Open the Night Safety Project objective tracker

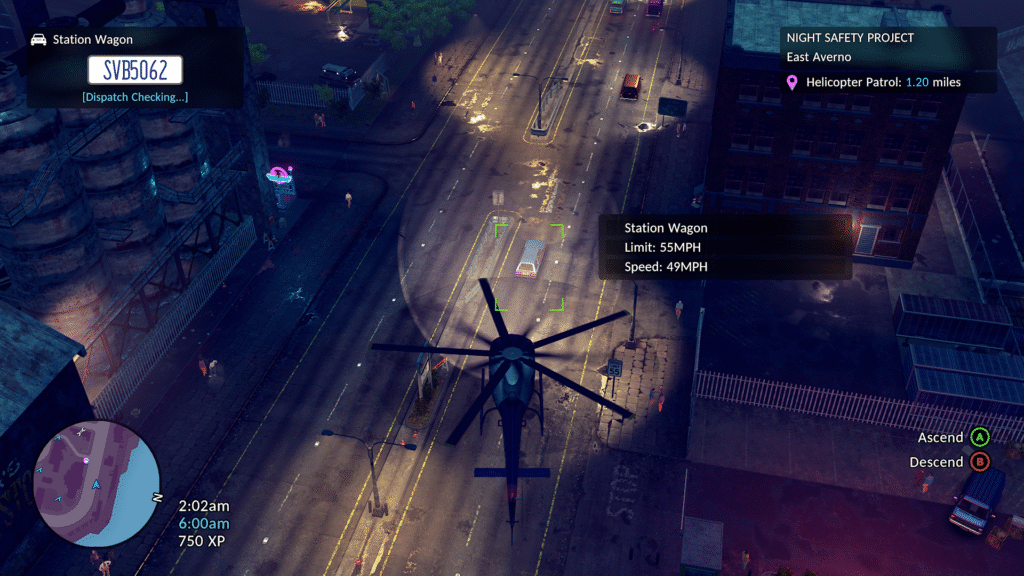coord(887,60)
